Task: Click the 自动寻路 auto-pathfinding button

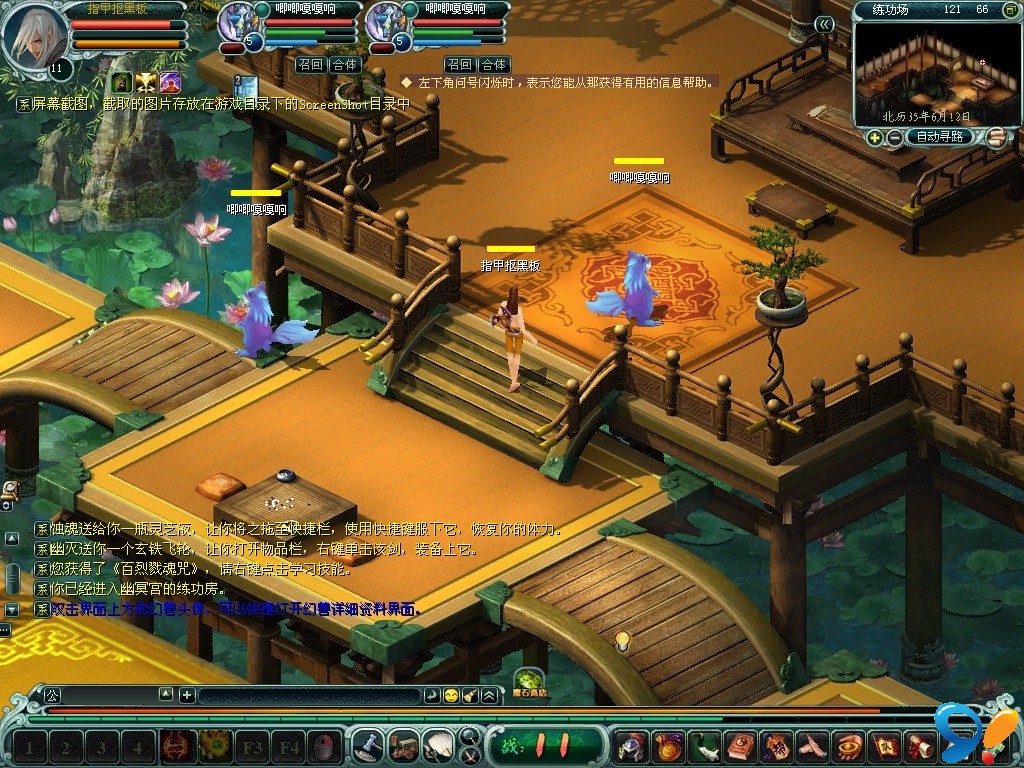Action: tap(940, 137)
